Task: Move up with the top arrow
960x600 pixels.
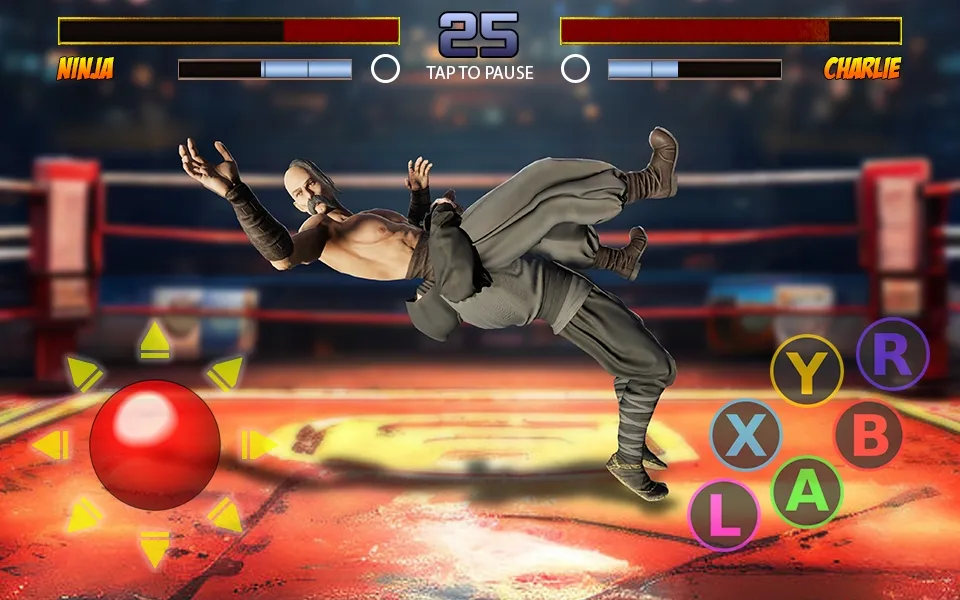Action: pyautogui.click(x=154, y=341)
